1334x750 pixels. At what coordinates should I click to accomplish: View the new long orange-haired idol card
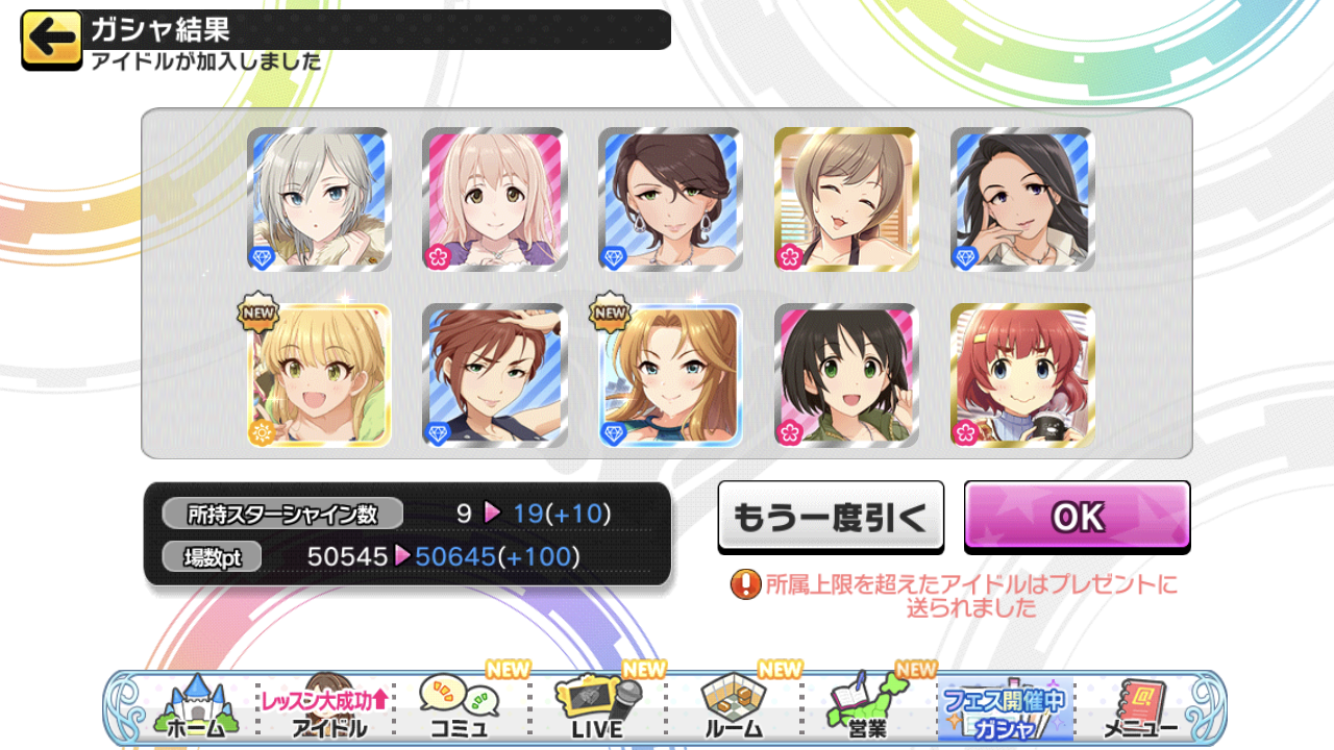click(x=671, y=375)
